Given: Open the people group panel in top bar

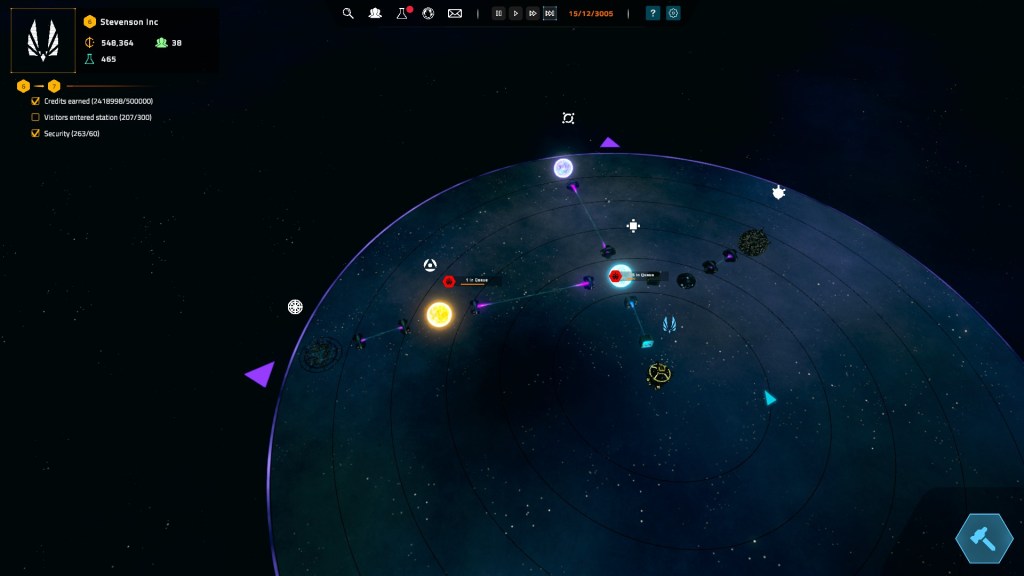Looking at the screenshot, I should click(x=375, y=13).
